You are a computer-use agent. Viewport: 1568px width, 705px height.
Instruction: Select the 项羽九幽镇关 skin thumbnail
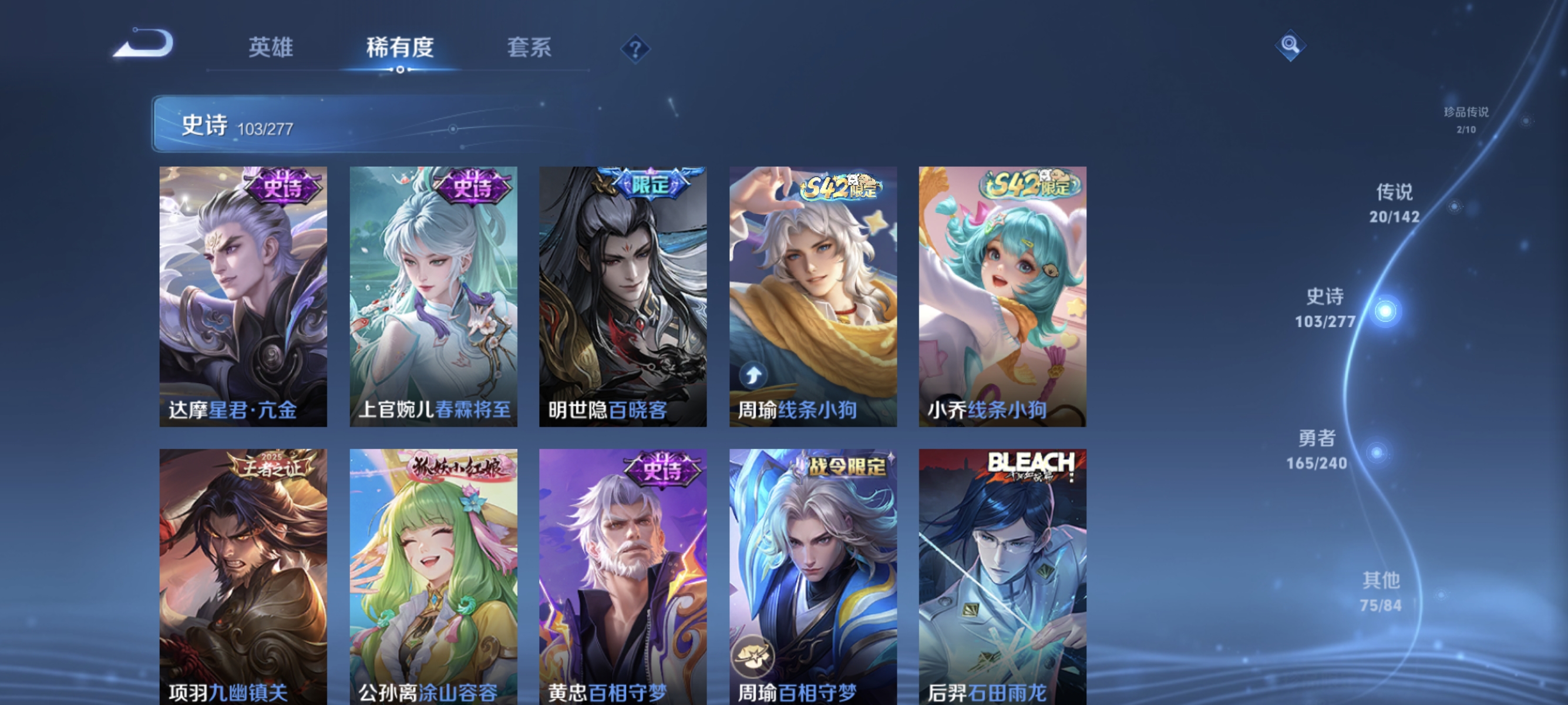click(243, 572)
